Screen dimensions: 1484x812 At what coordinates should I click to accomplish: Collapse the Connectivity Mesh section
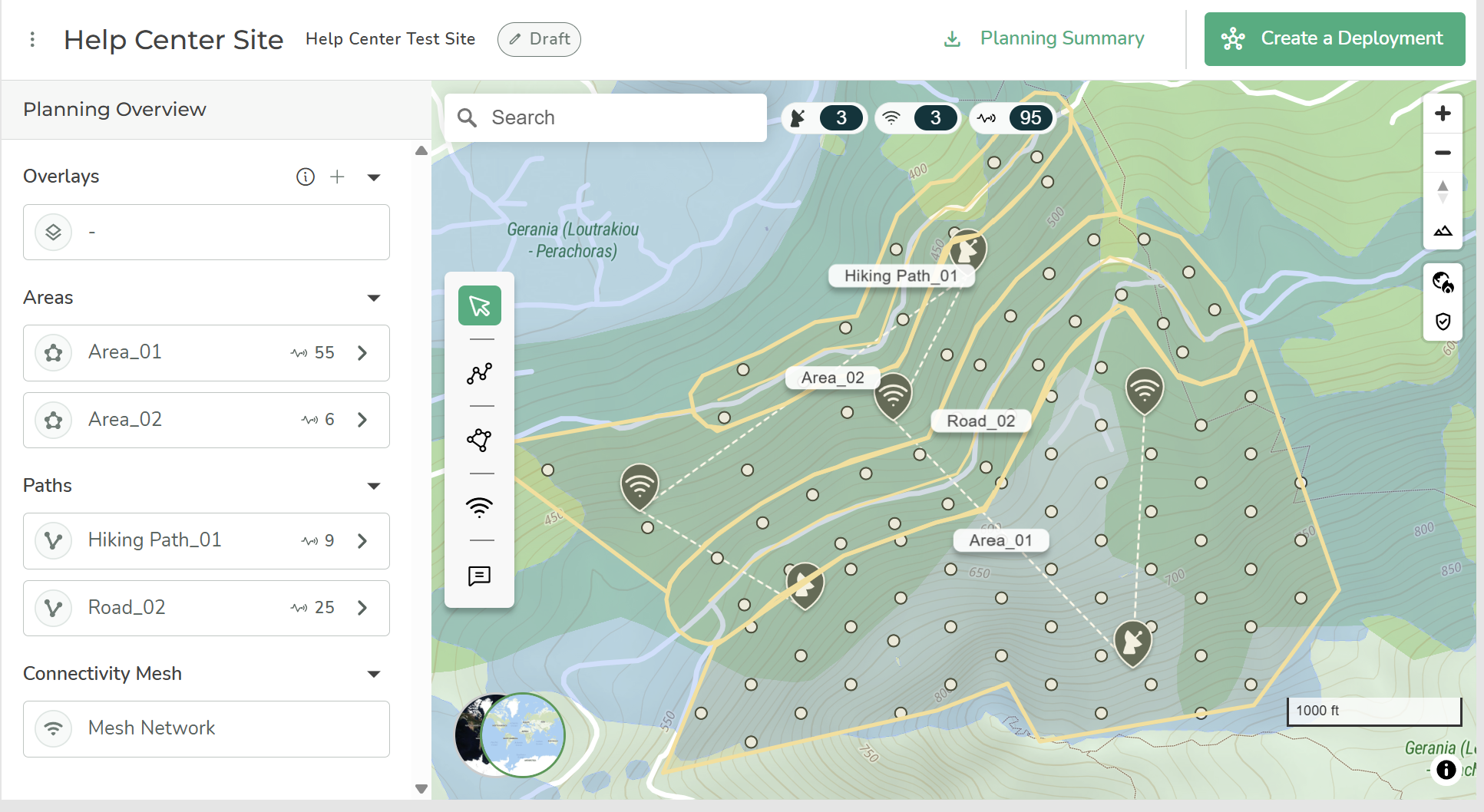[374, 674]
